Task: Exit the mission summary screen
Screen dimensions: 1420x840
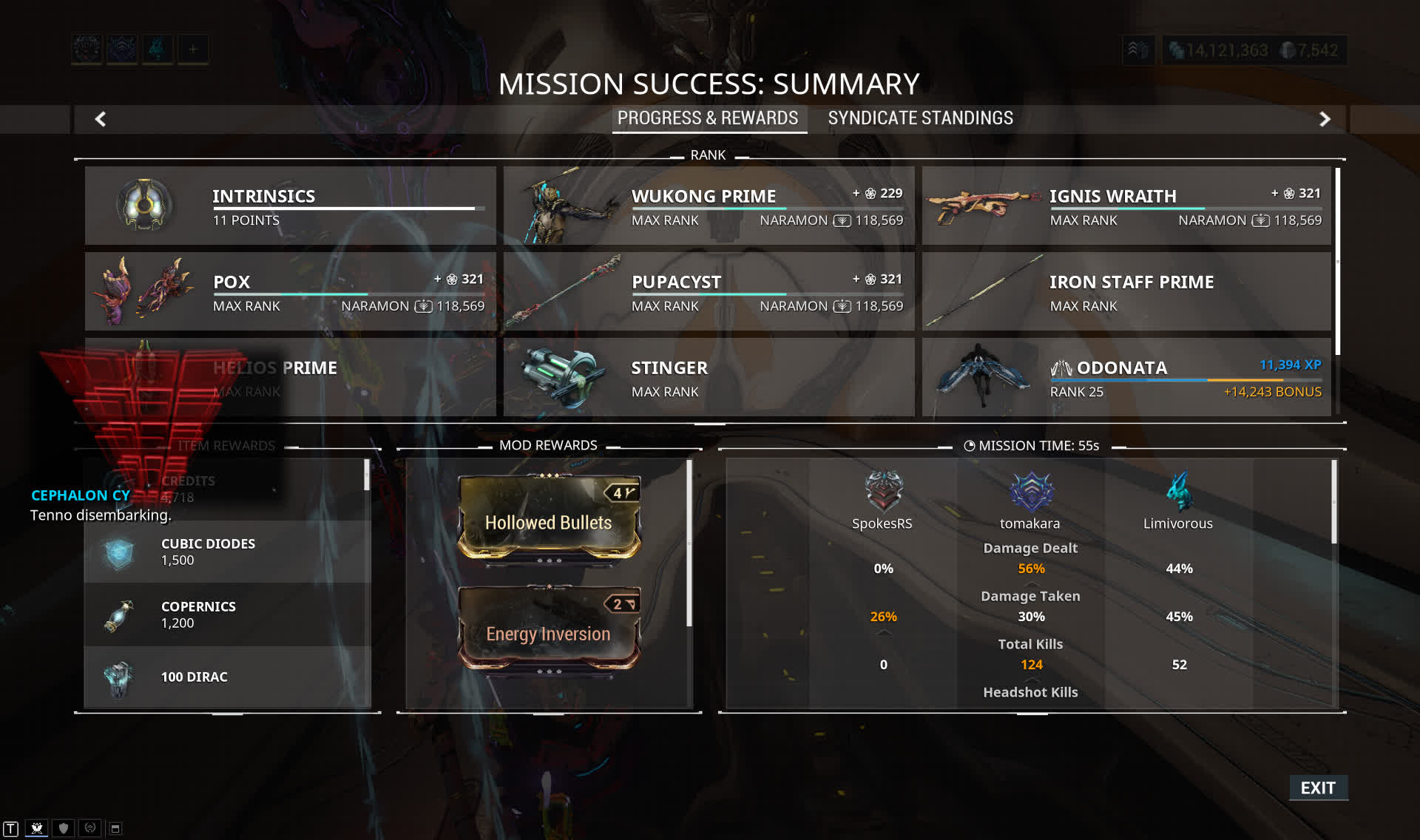Action: pyautogui.click(x=1318, y=788)
